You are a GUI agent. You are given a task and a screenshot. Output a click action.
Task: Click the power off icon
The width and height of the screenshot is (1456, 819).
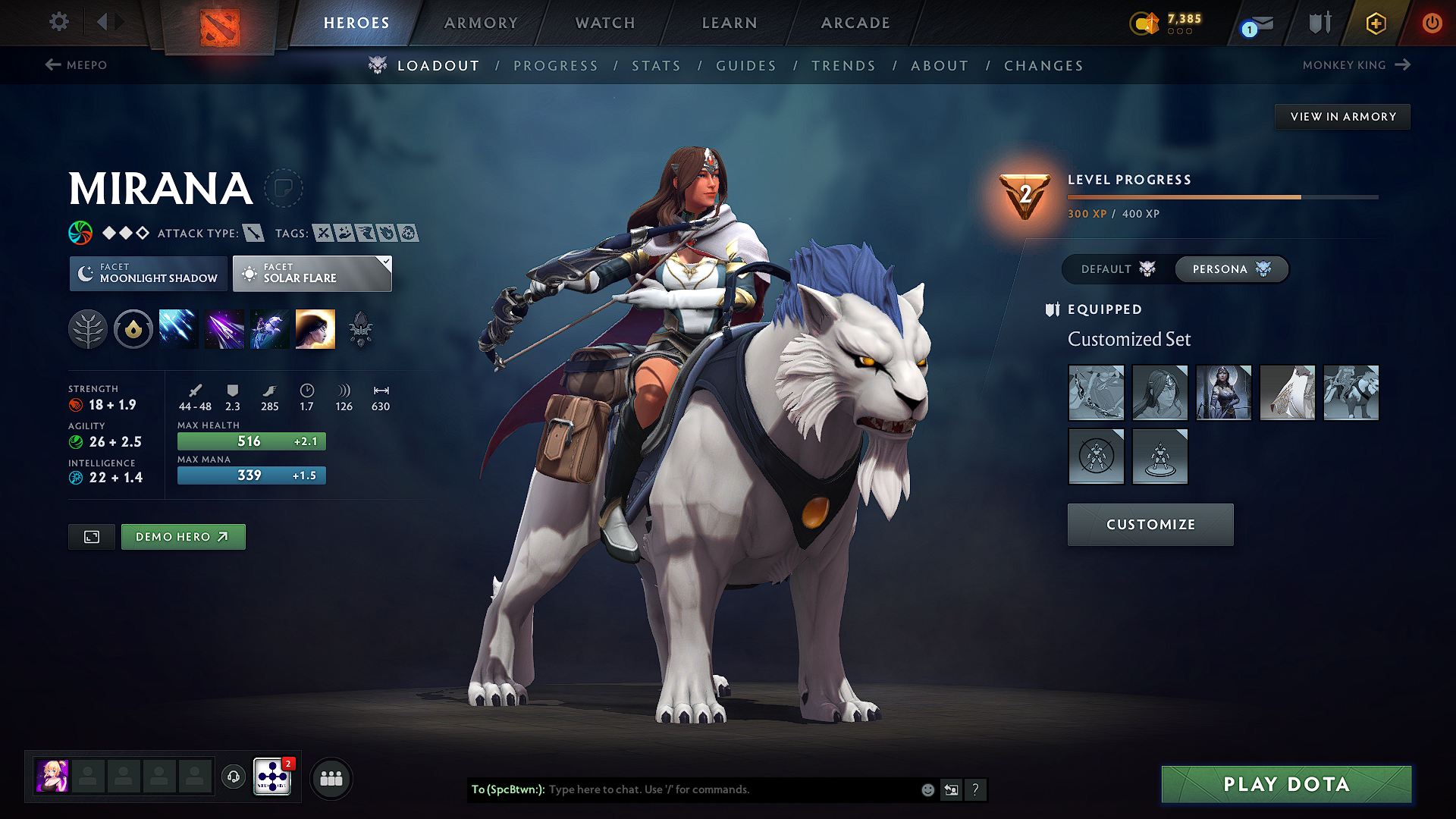click(x=1432, y=23)
